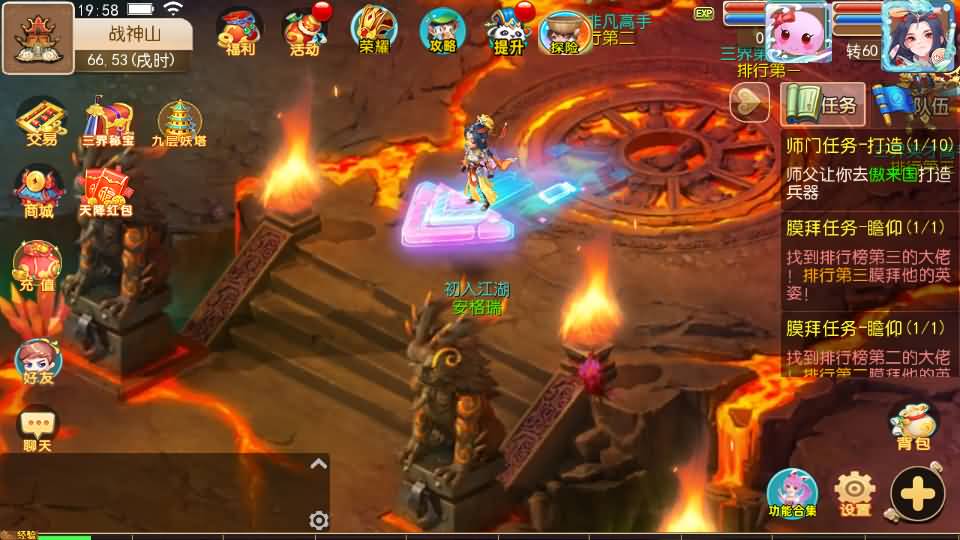This screenshot has height=540, width=960.
Task: Open the 好友 friends list
Action: pos(37,362)
